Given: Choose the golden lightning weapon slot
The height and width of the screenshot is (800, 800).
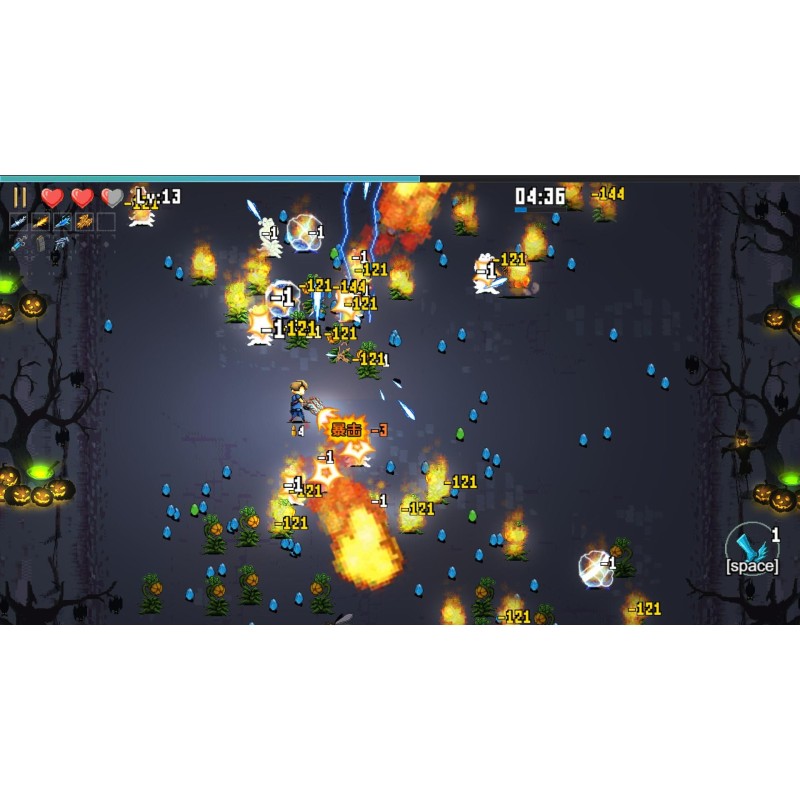Looking at the screenshot, I should pos(85,221).
